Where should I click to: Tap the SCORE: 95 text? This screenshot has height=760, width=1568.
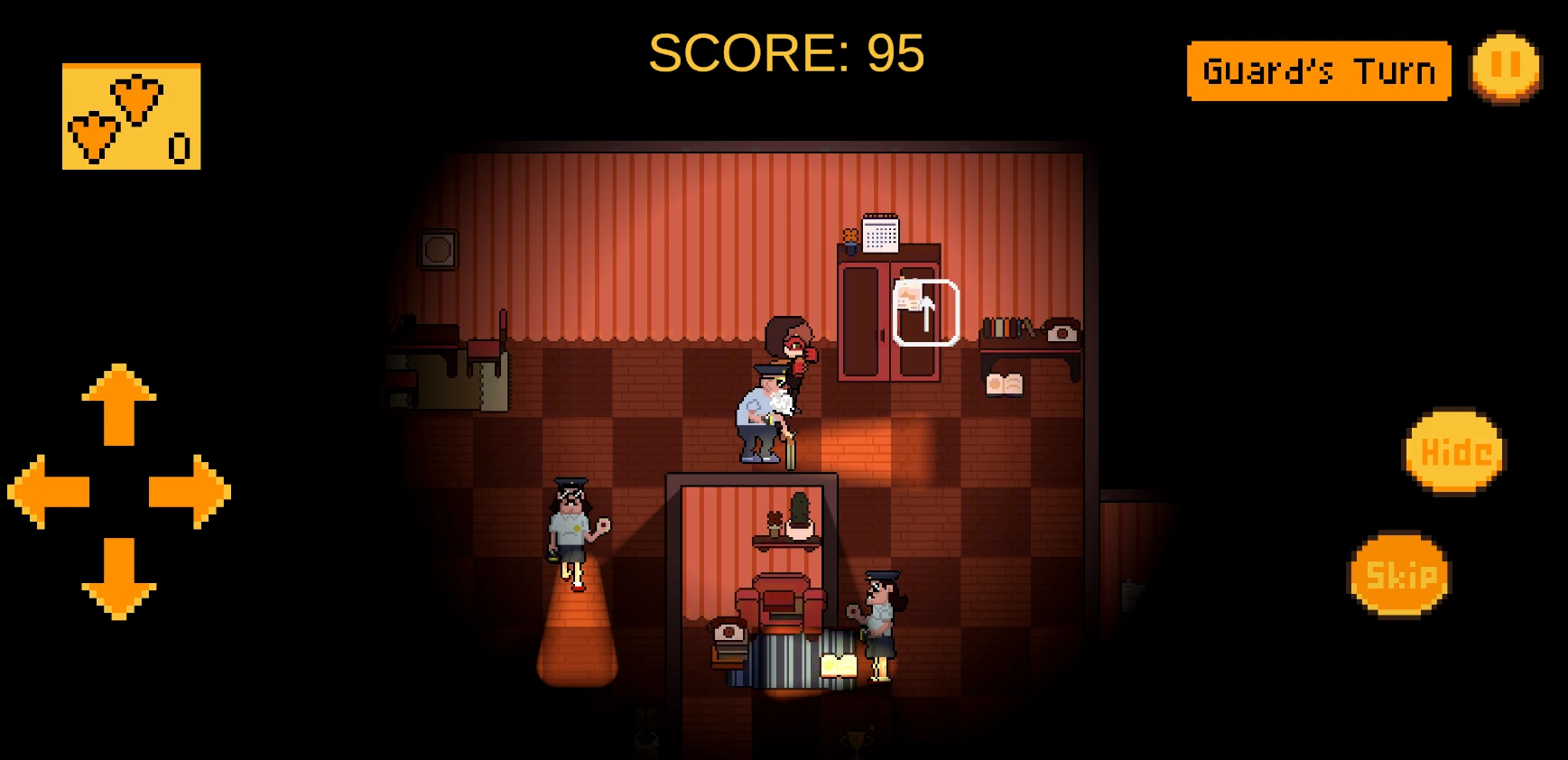(786, 53)
